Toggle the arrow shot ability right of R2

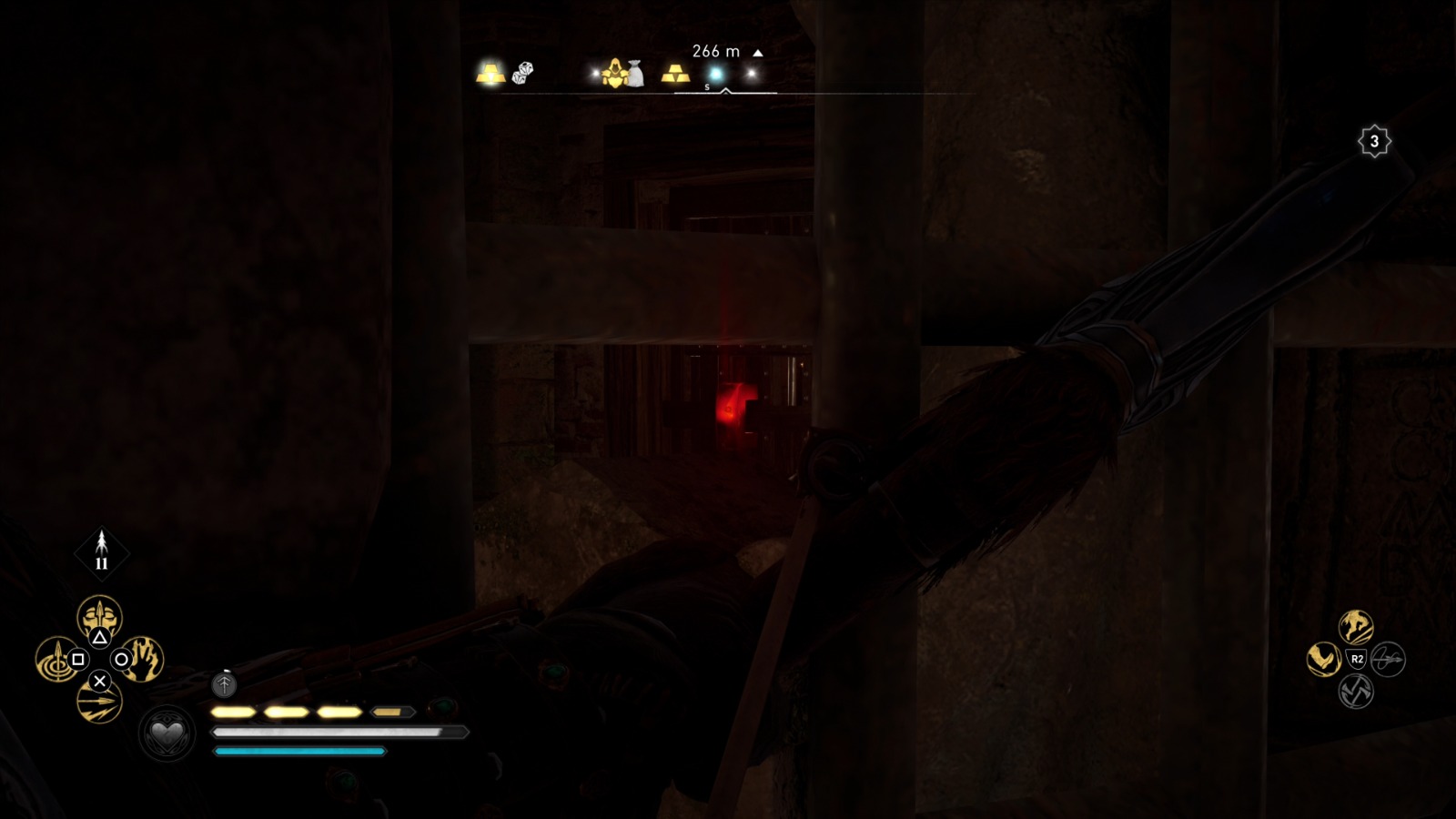(1388, 659)
